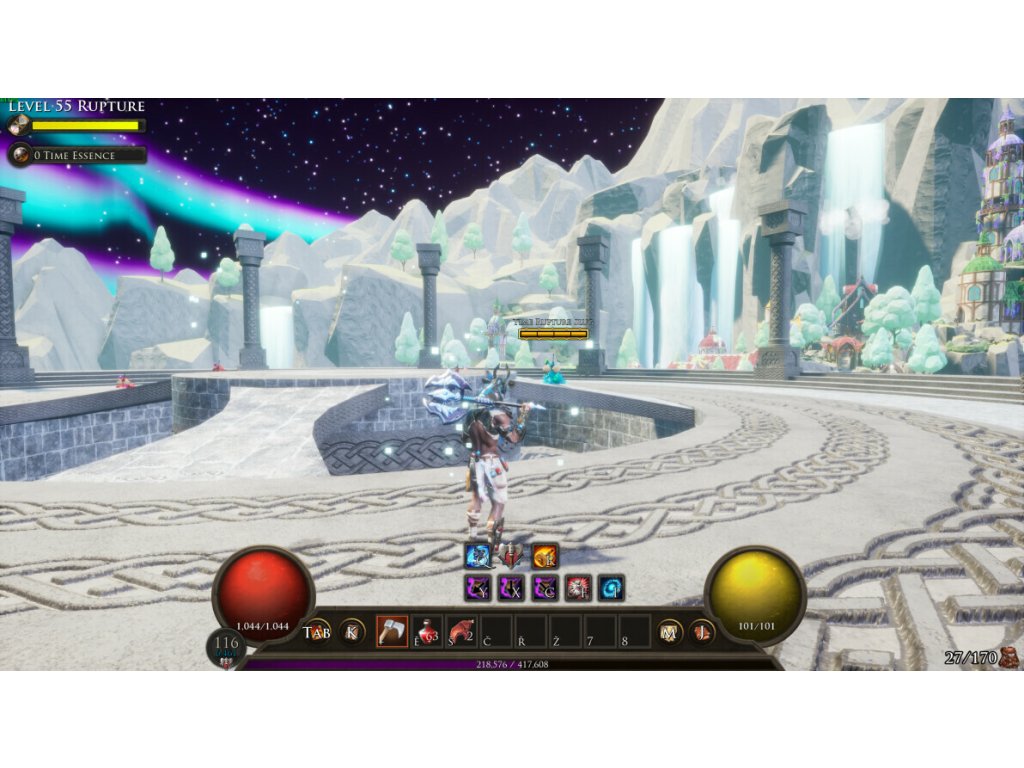Activate the purple ability labeled X
The height and width of the screenshot is (768, 1024).
(x=511, y=588)
